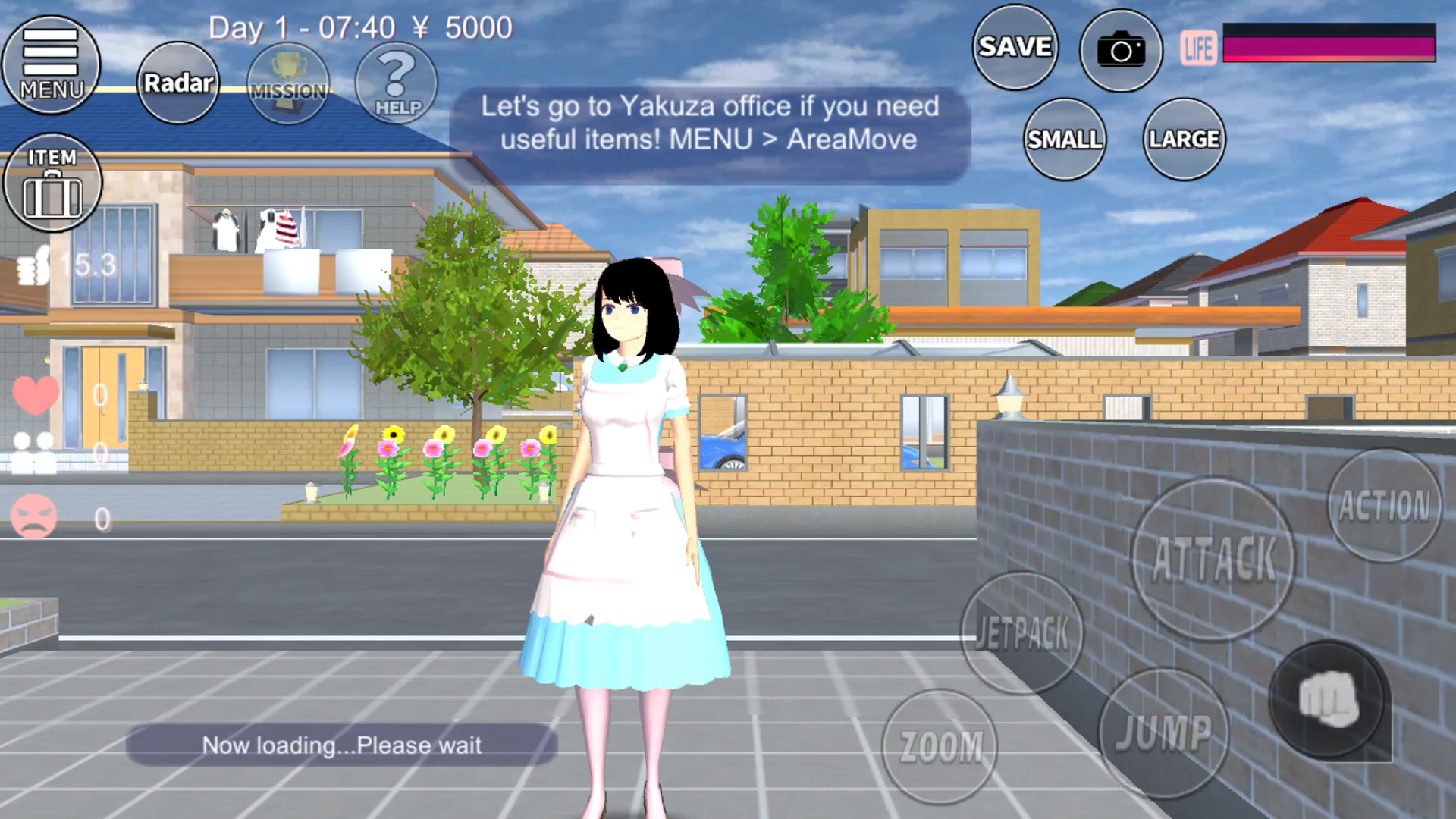This screenshot has width=1456, height=819.
Task: Take a screenshot with camera button
Action: (1121, 51)
